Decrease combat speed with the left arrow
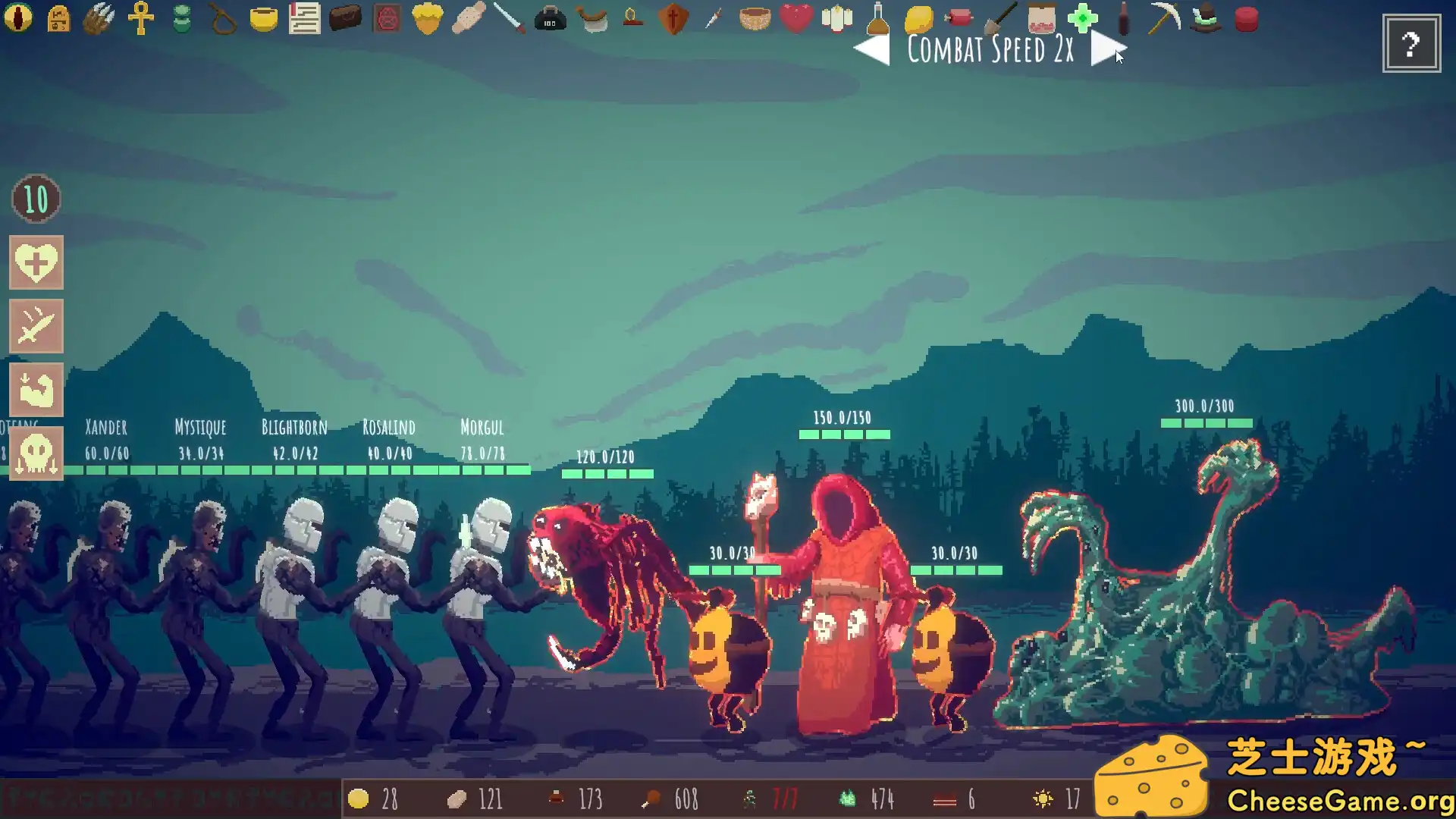Image resolution: width=1456 pixels, height=819 pixels. [871, 49]
